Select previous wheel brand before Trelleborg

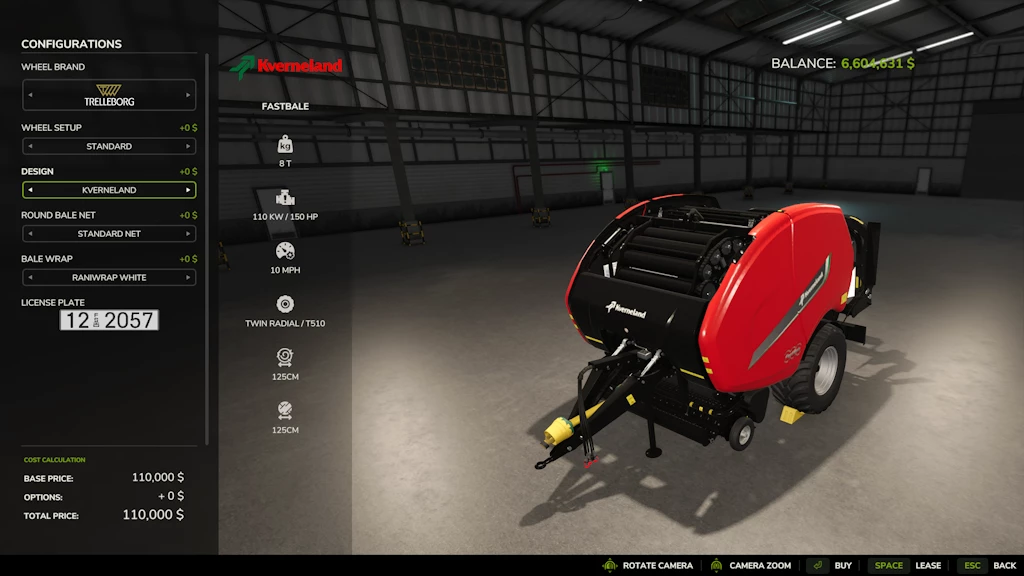click(x=29, y=96)
